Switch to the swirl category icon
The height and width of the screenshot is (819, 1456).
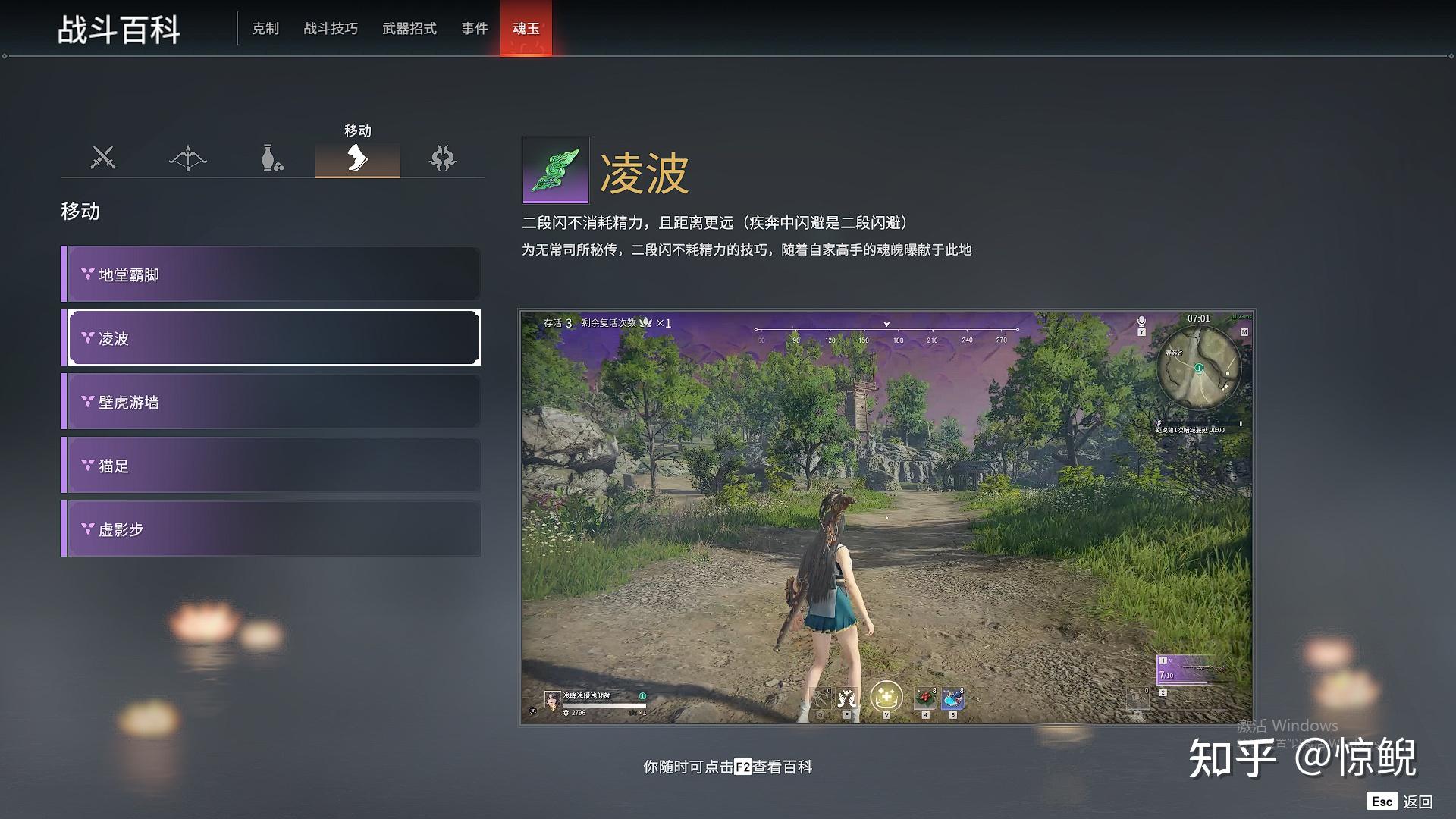442,158
